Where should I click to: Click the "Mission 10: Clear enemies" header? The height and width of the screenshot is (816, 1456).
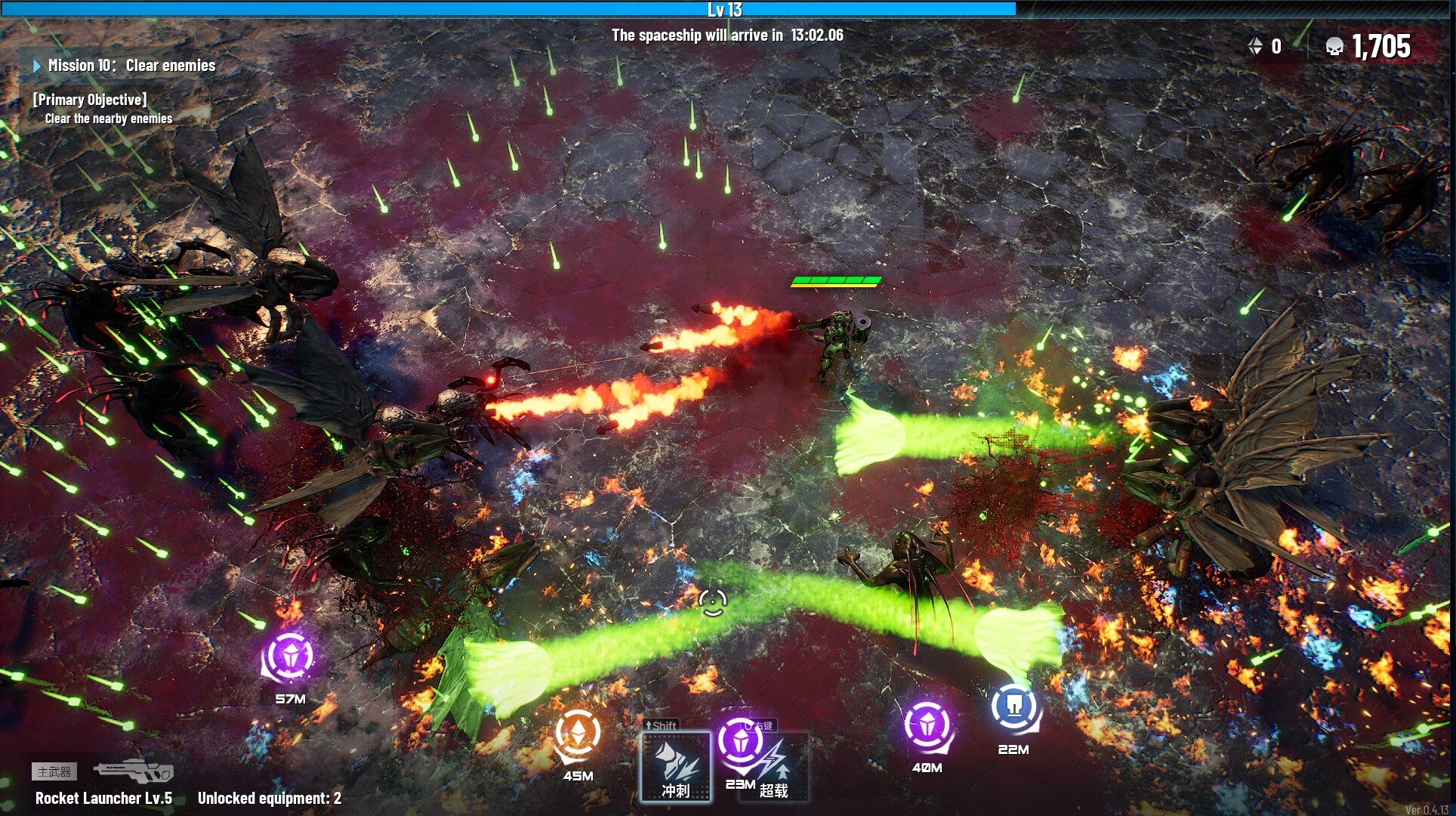132,66
